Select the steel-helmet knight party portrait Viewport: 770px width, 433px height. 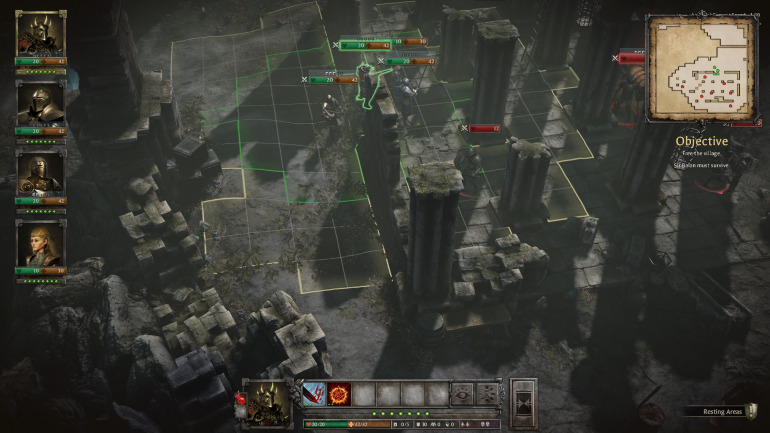40,103
